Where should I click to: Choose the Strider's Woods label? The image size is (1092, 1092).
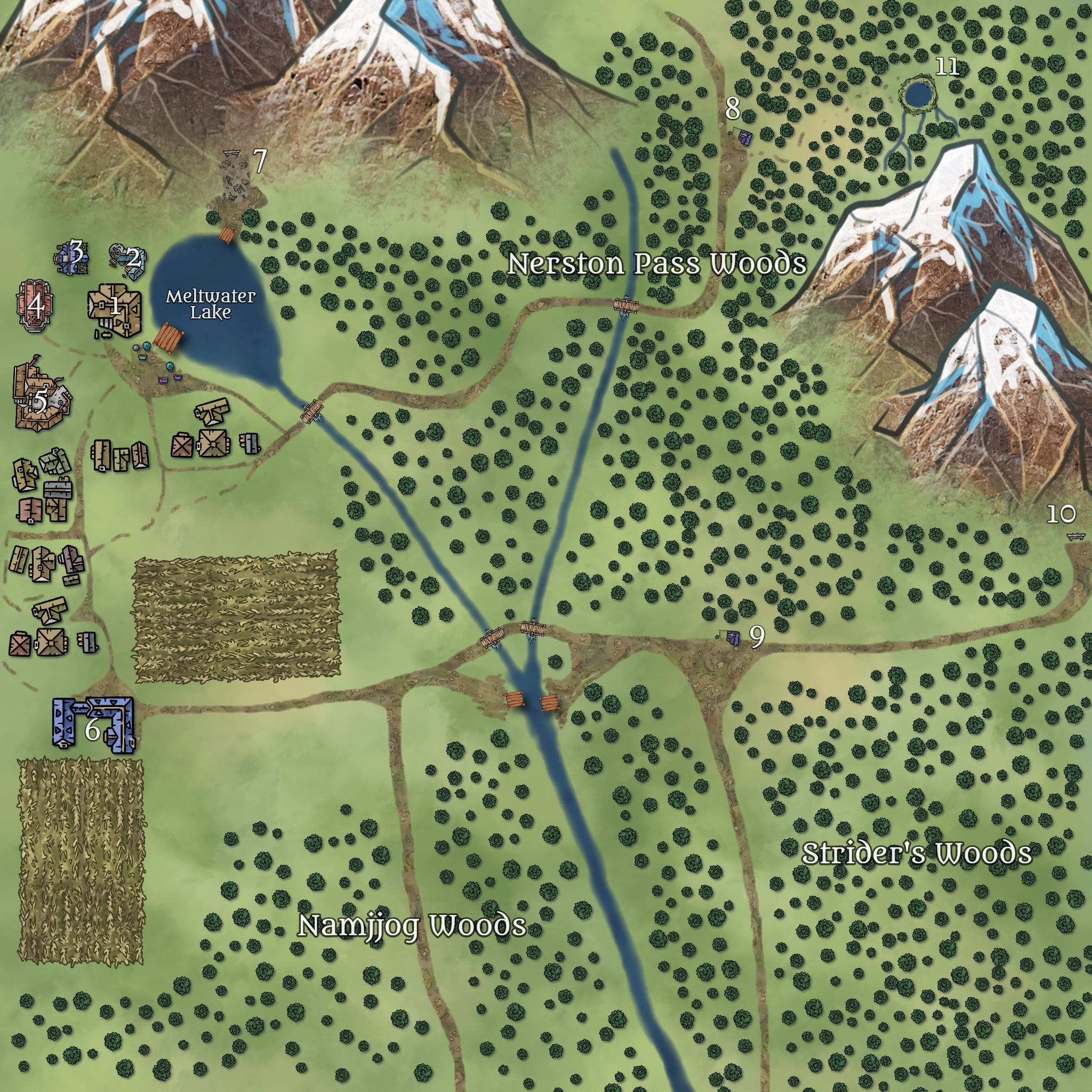coord(917,853)
